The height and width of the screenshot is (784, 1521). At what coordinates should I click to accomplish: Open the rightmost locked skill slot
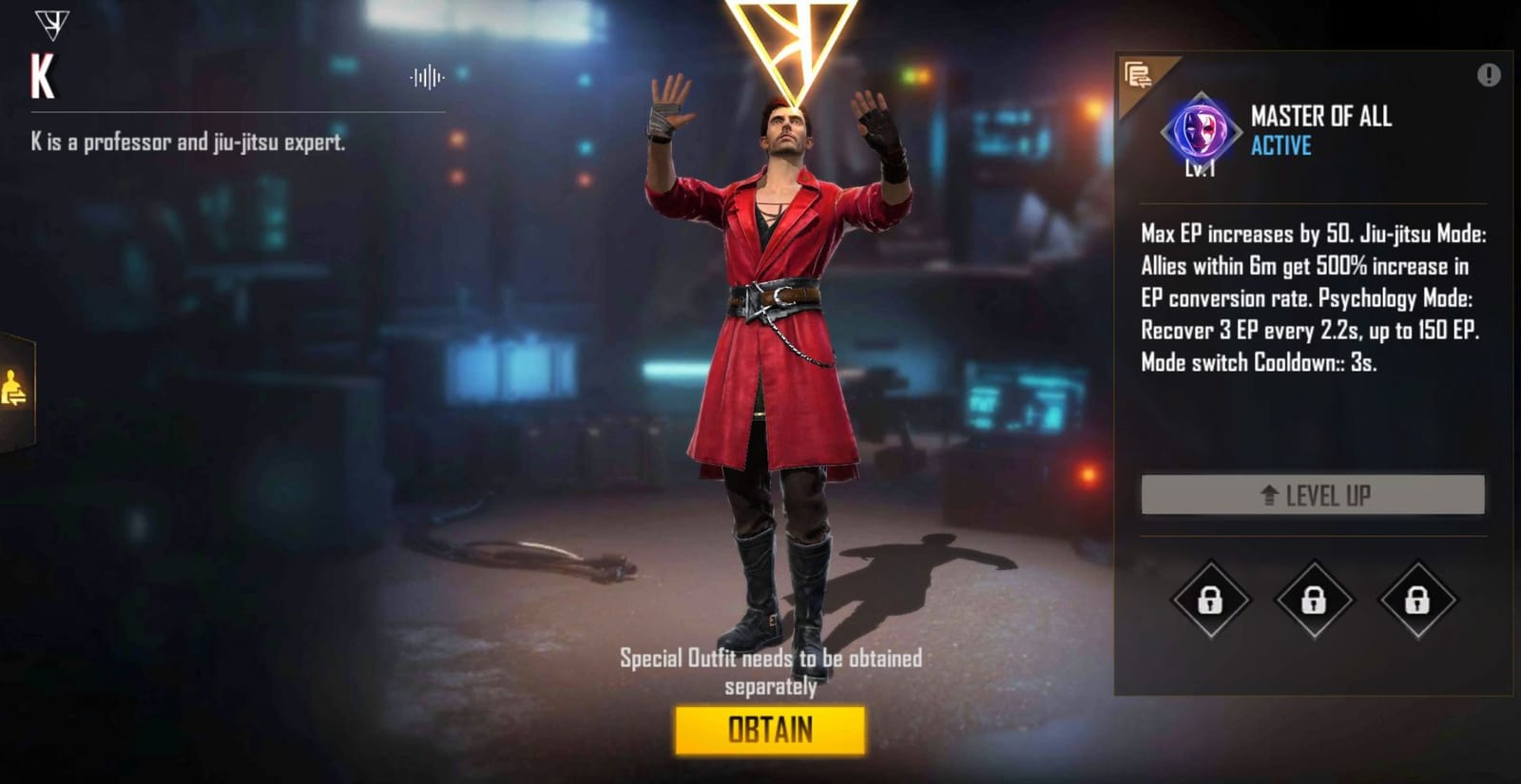pos(1418,602)
